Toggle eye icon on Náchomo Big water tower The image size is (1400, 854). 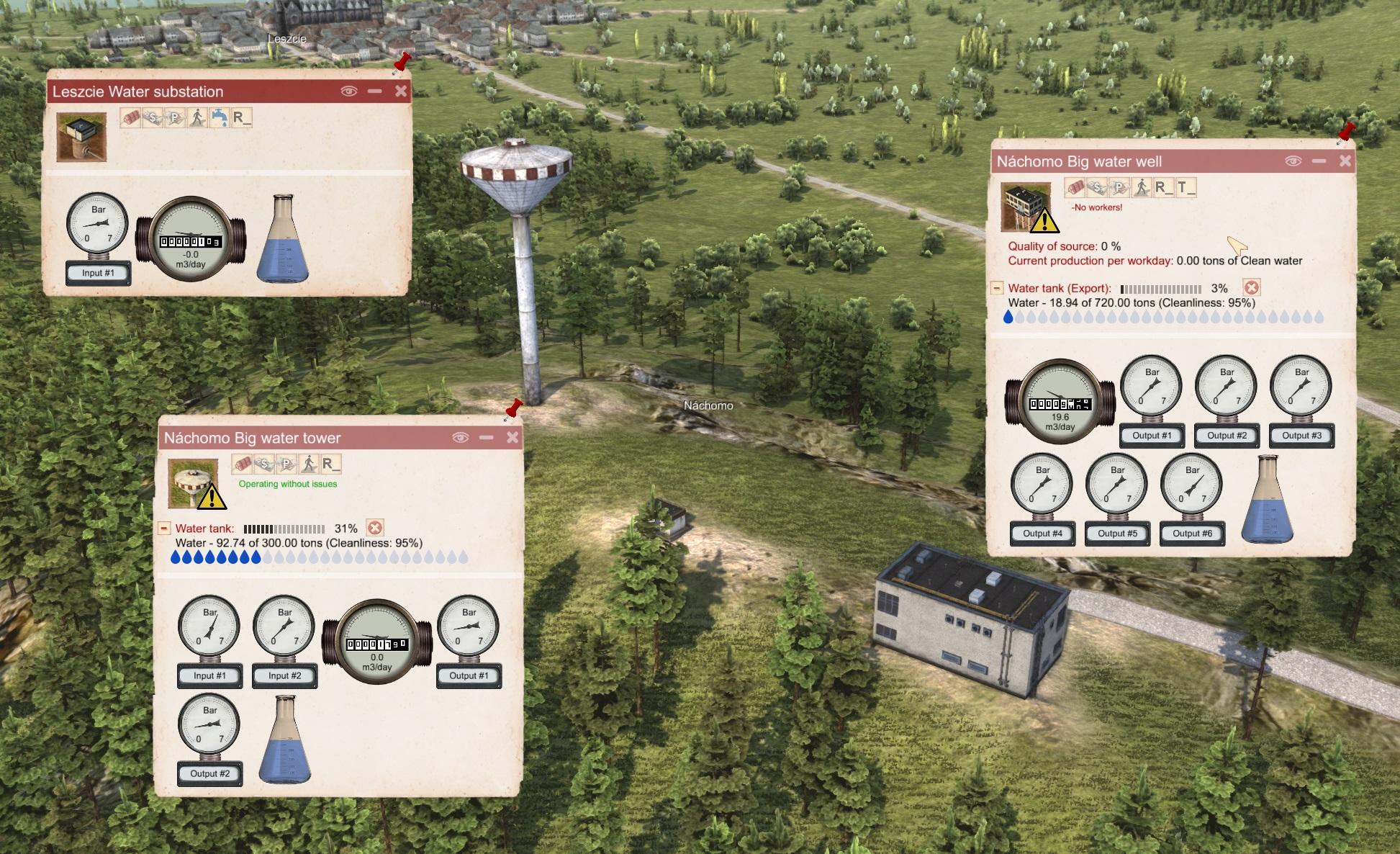[x=461, y=437]
